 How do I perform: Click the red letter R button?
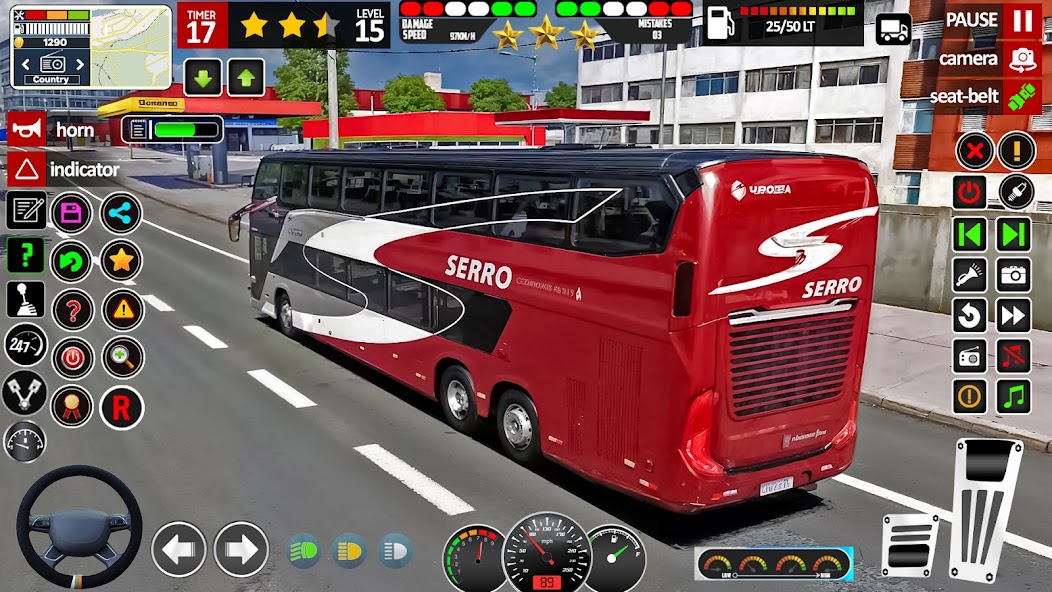121,408
